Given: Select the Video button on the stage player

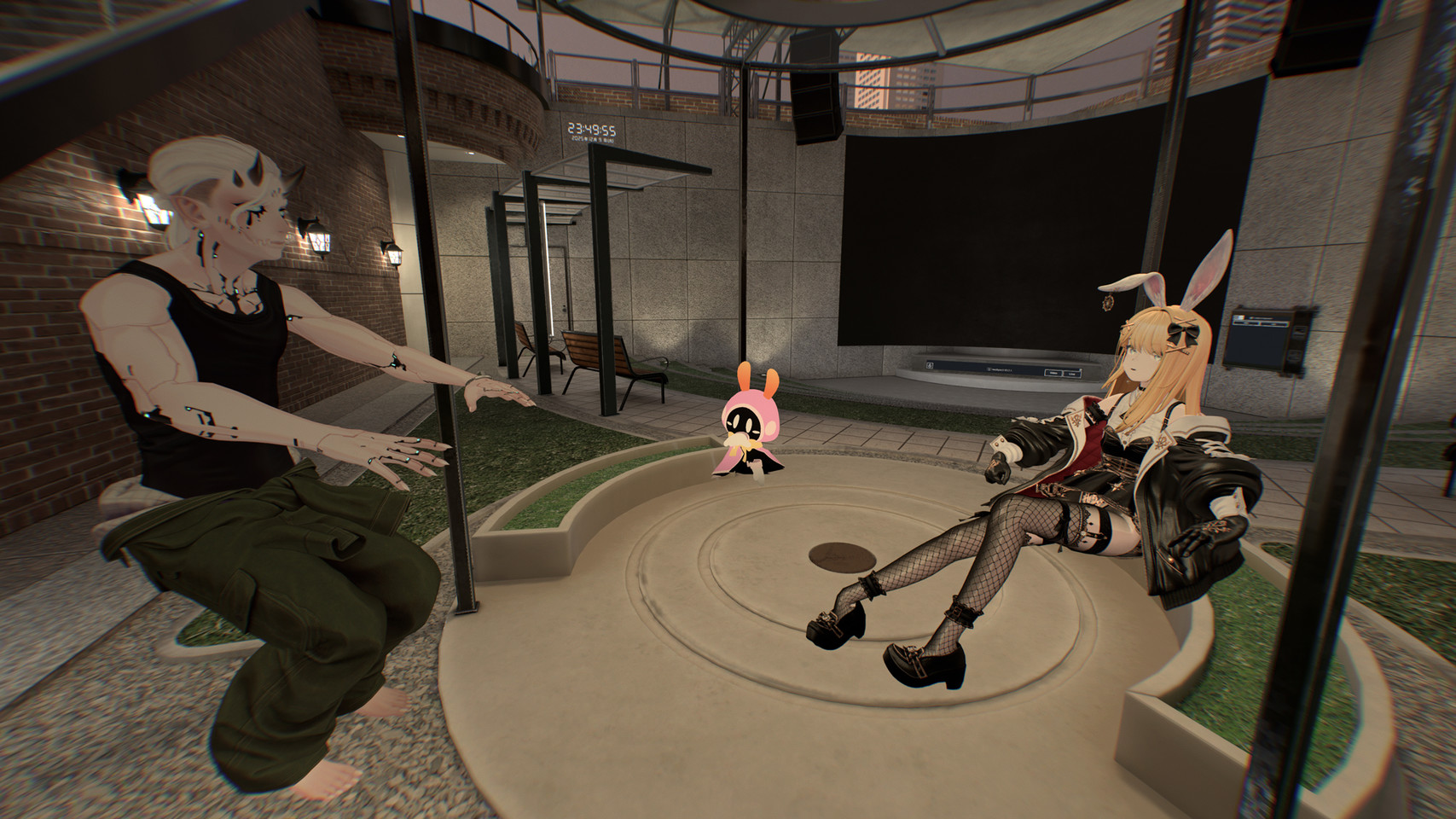Looking at the screenshot, I should 1053,373.
